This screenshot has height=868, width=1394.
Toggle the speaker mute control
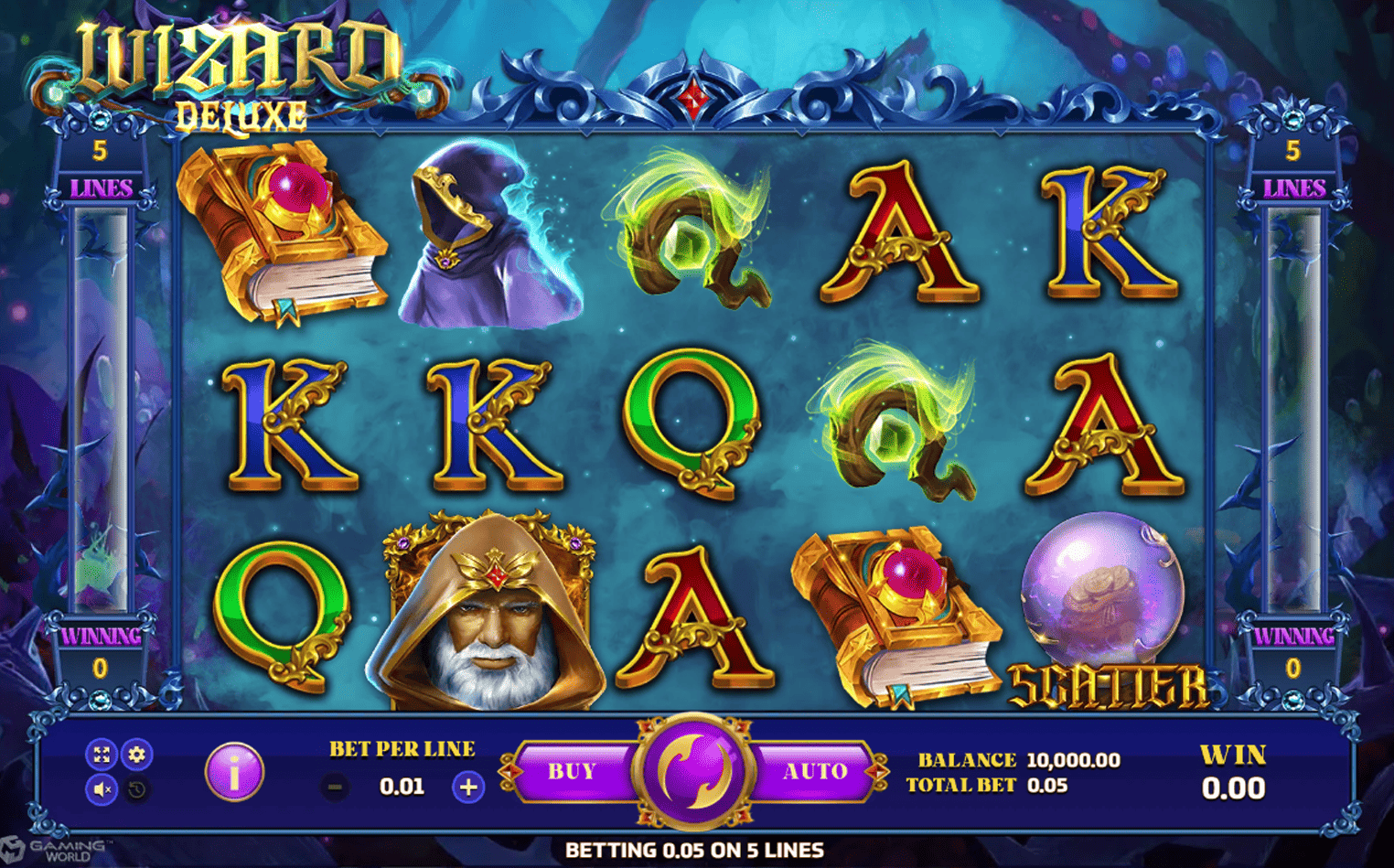tap(102, 788)
